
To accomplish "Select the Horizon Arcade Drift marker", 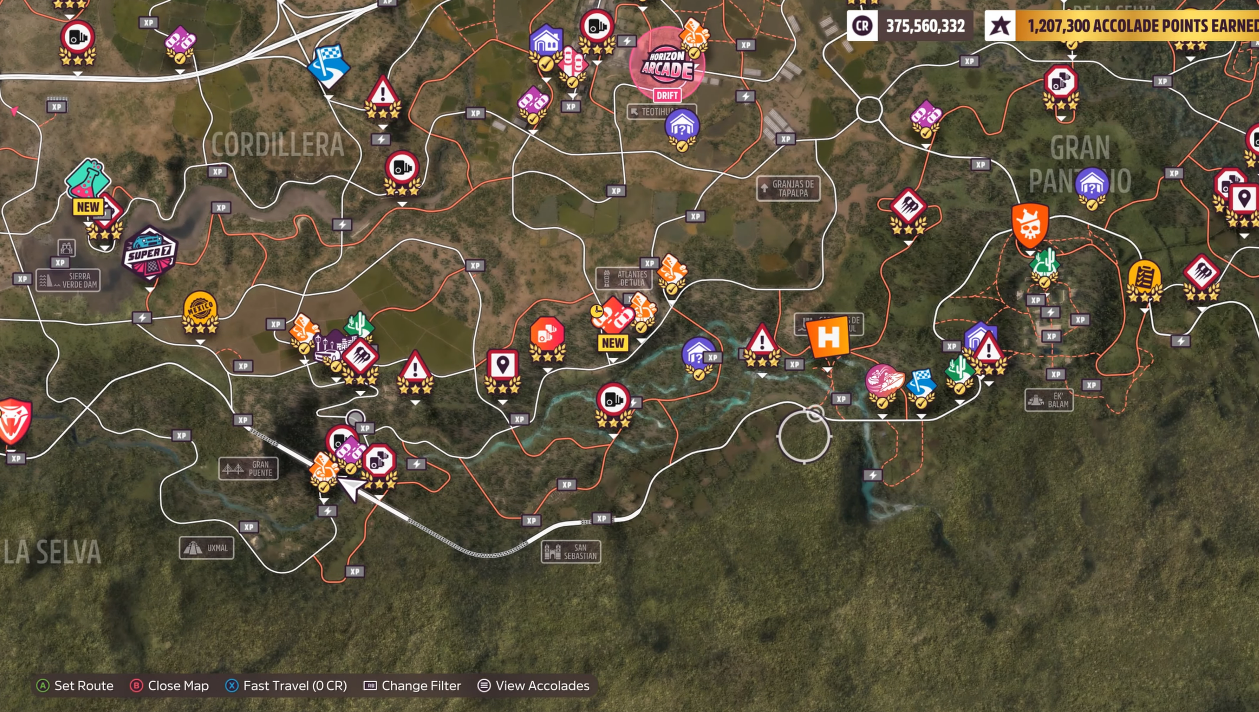I will [x=666, y=66].
